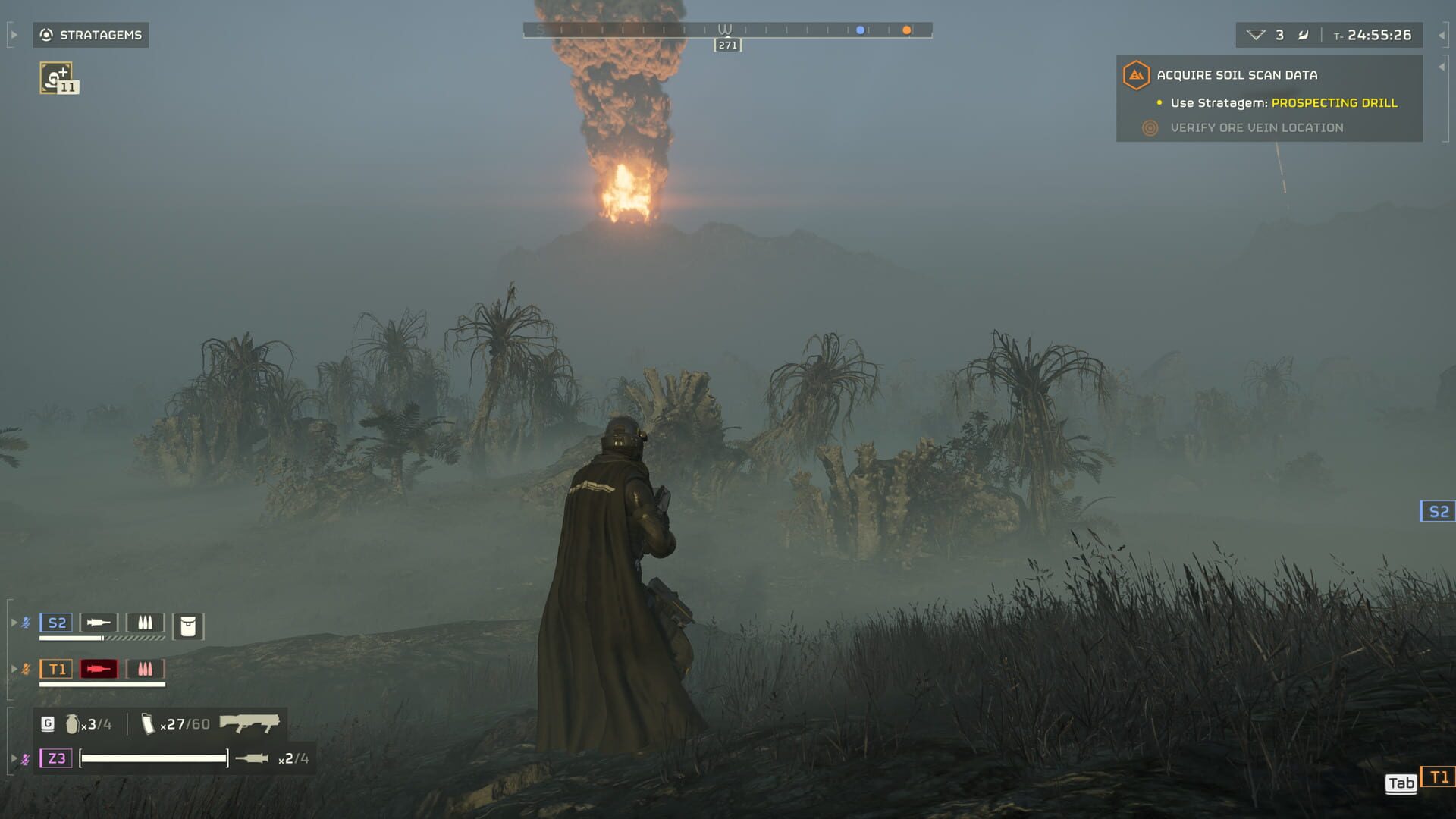Click the yellow PROSPECTING DRILL objective text

click(x=1333, y=102)
